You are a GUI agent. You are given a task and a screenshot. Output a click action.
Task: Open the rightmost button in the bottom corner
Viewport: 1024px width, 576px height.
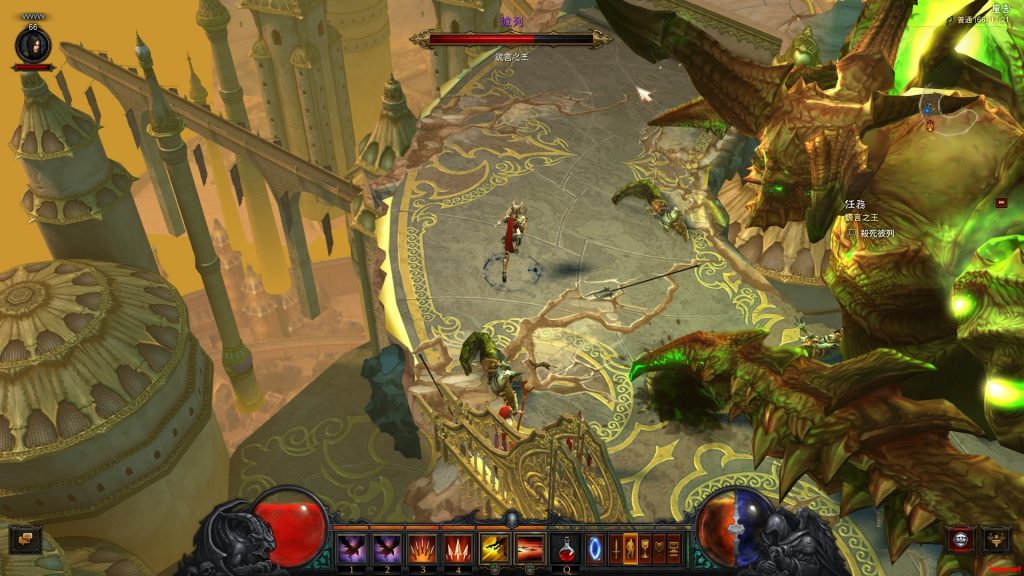[x=996, y=540]
